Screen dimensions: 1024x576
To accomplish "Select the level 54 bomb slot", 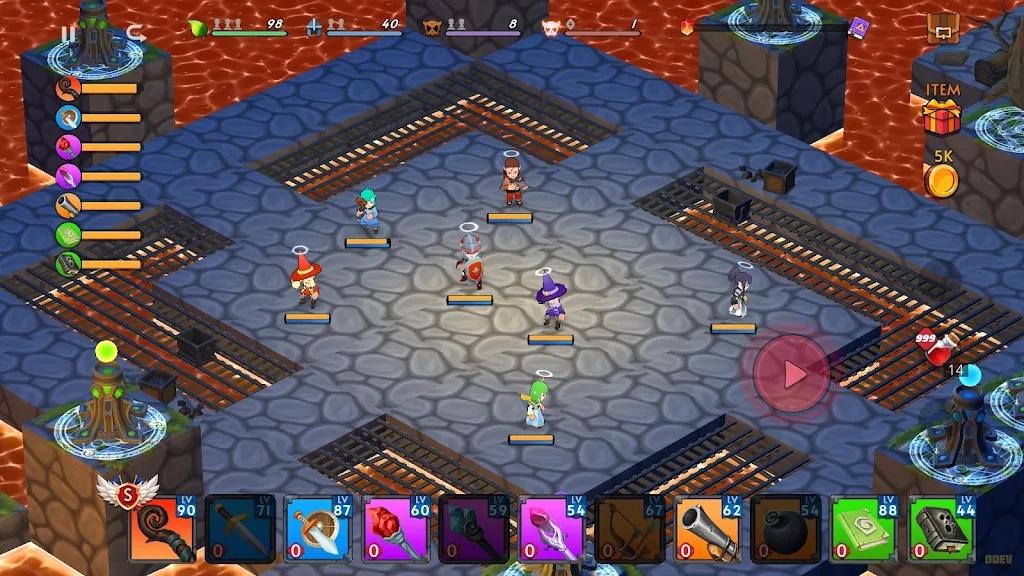I will [x=787, y=529].
